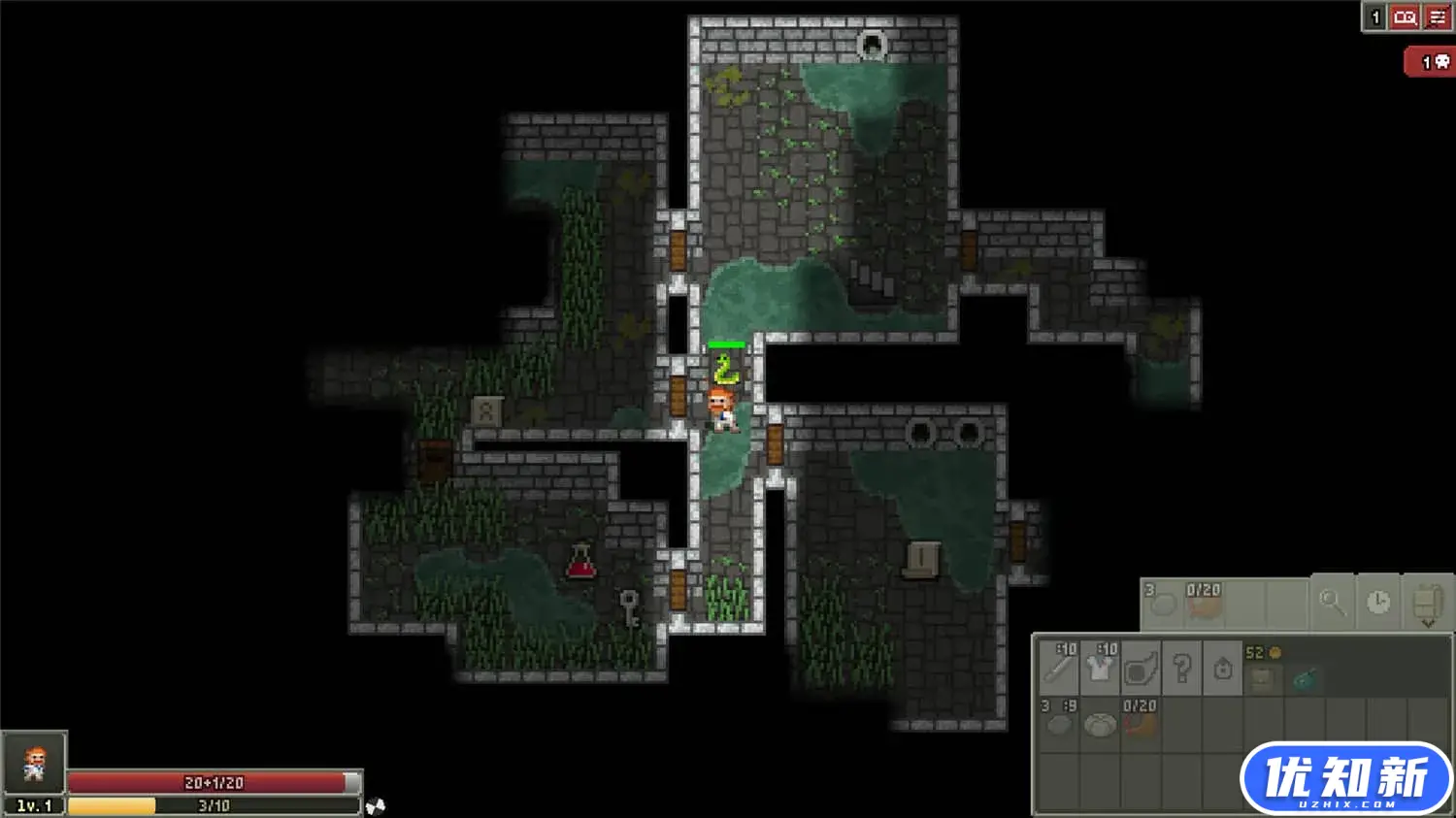Click the gold coin counter showing 52
This screenshot has width=1456, height=818.
(x=1262, y=653)
